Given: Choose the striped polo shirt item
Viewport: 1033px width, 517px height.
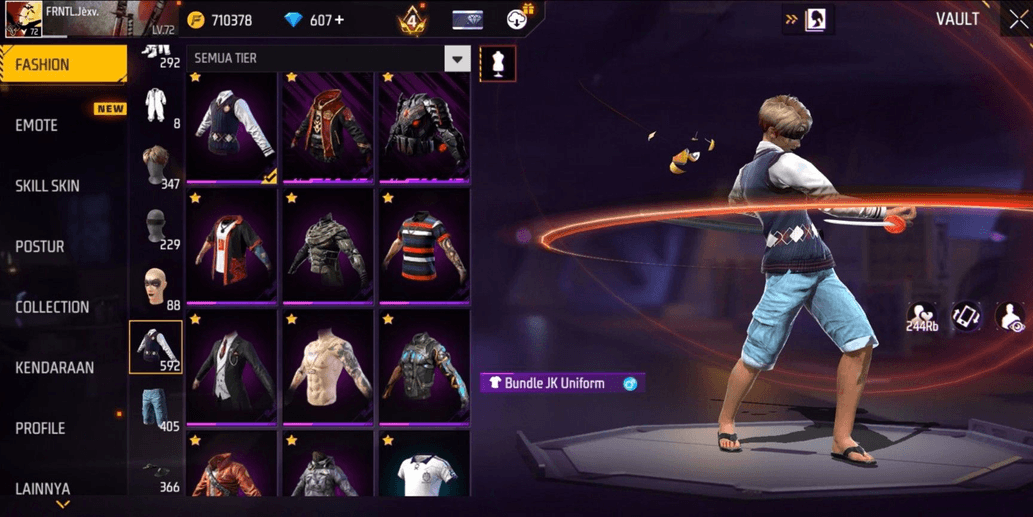Looking at the screenshot, I should pos(424,246).
